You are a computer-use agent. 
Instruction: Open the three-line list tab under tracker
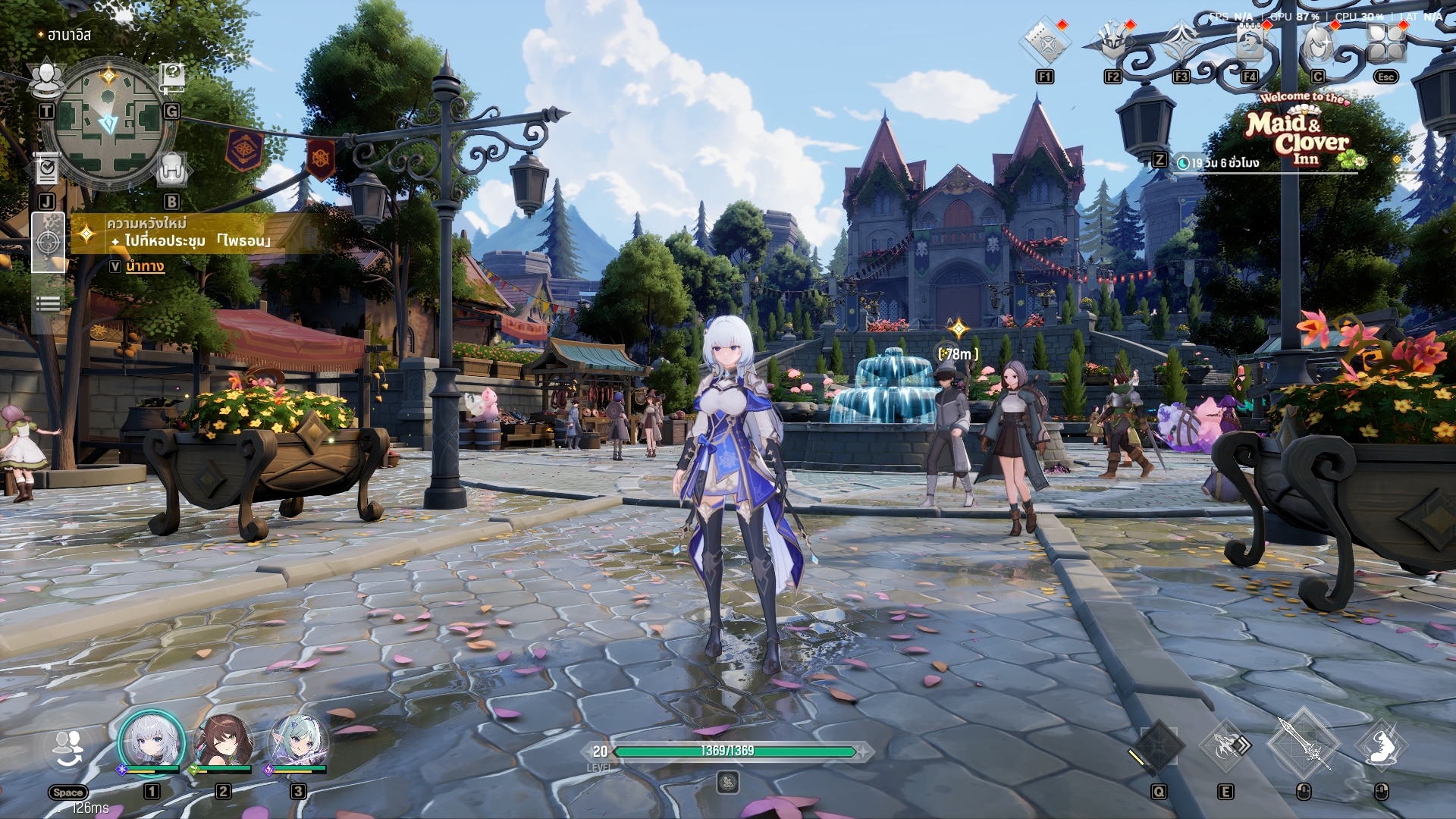click(x=47, y=303)
